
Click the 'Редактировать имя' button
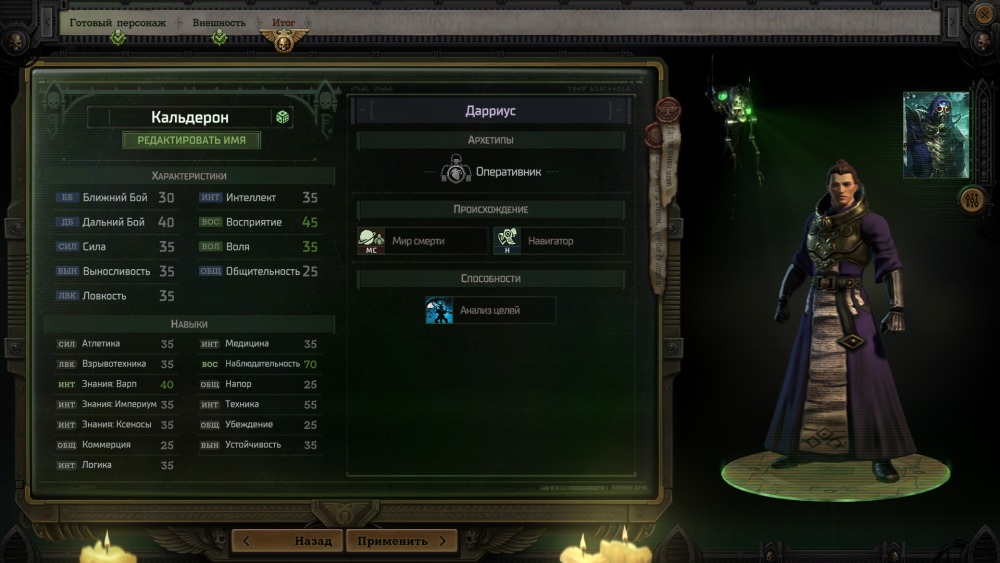tap(191, 140)
